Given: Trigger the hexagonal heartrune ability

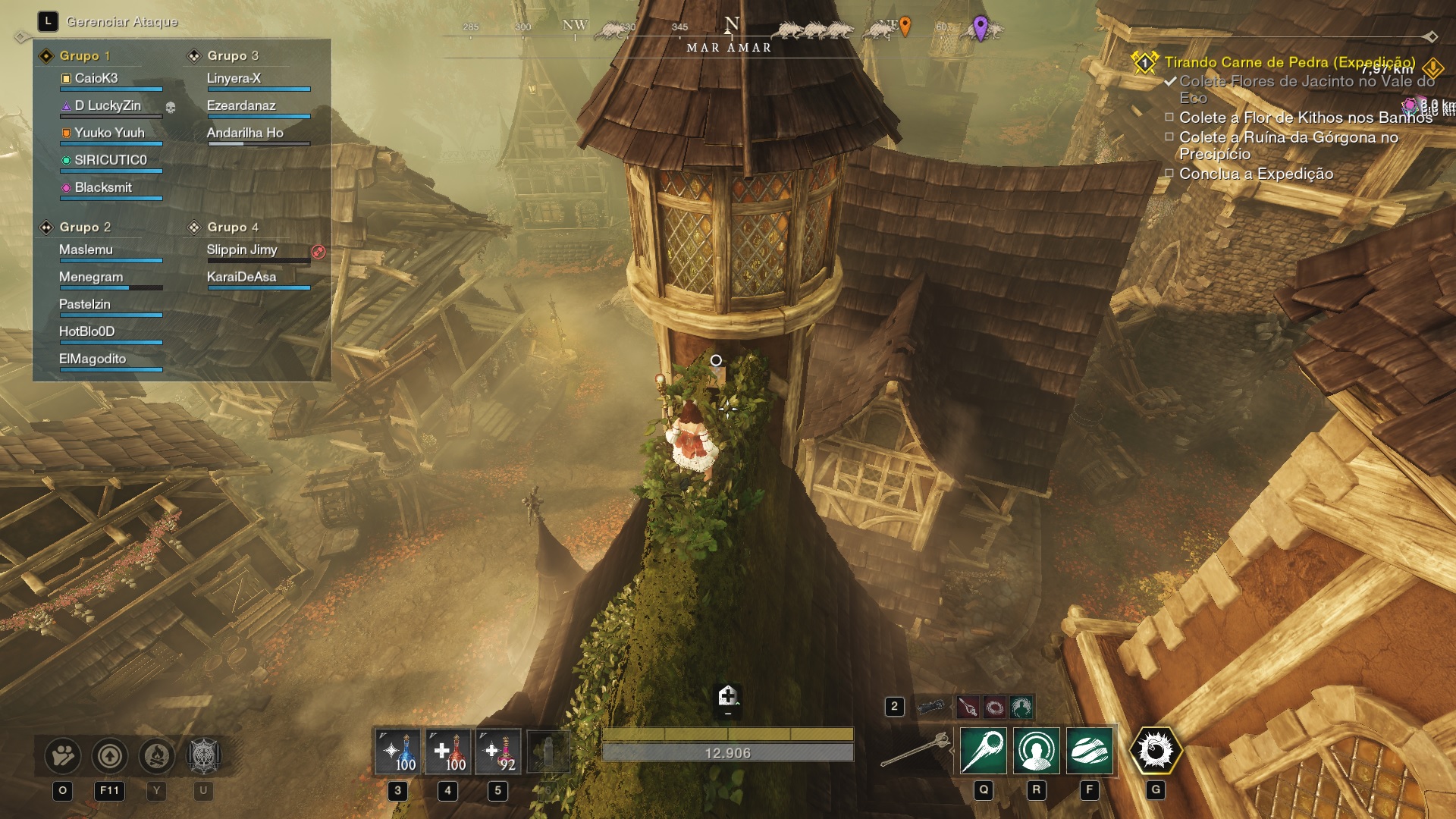Looking at the screenshot, I should point(1156,751).
